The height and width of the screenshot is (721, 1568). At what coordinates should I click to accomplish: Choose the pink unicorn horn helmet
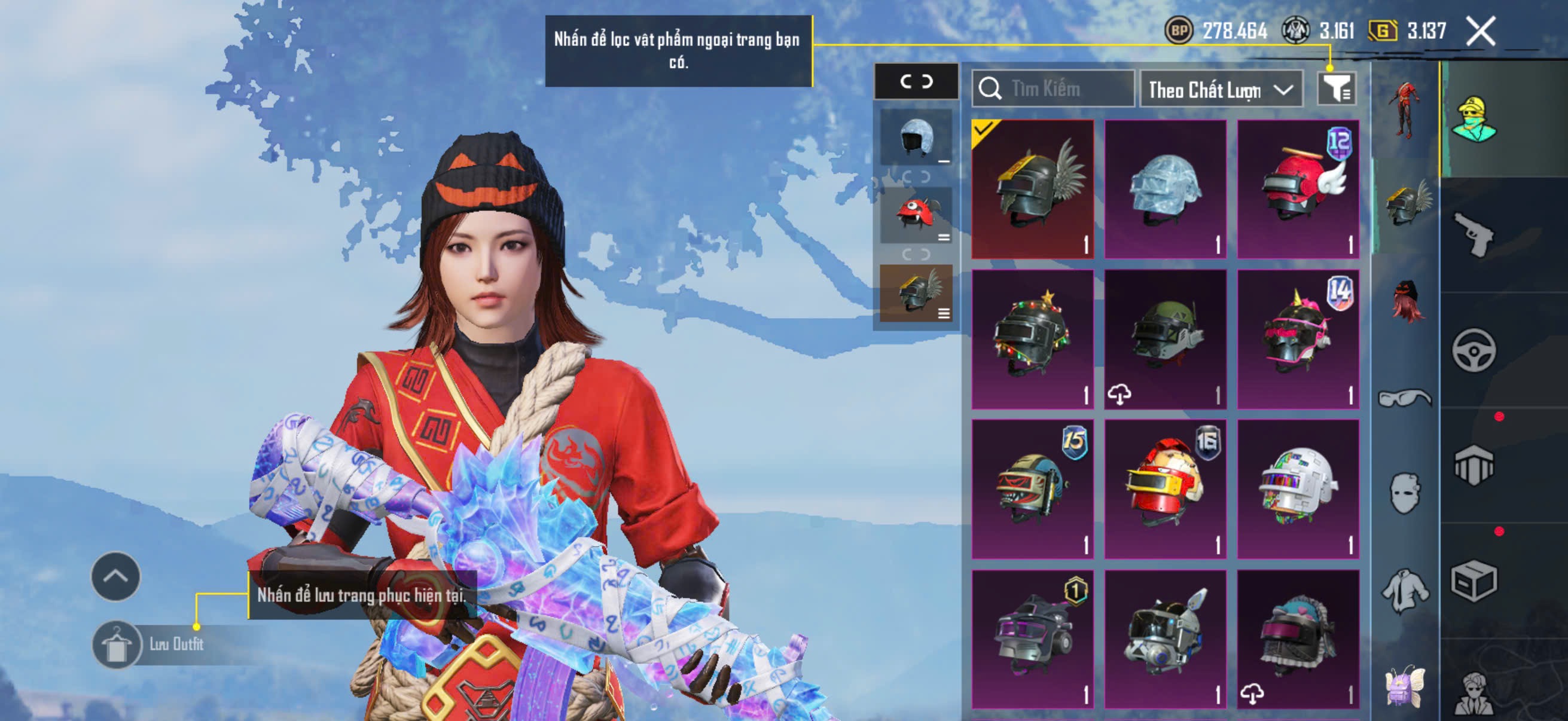point(1298,339)
